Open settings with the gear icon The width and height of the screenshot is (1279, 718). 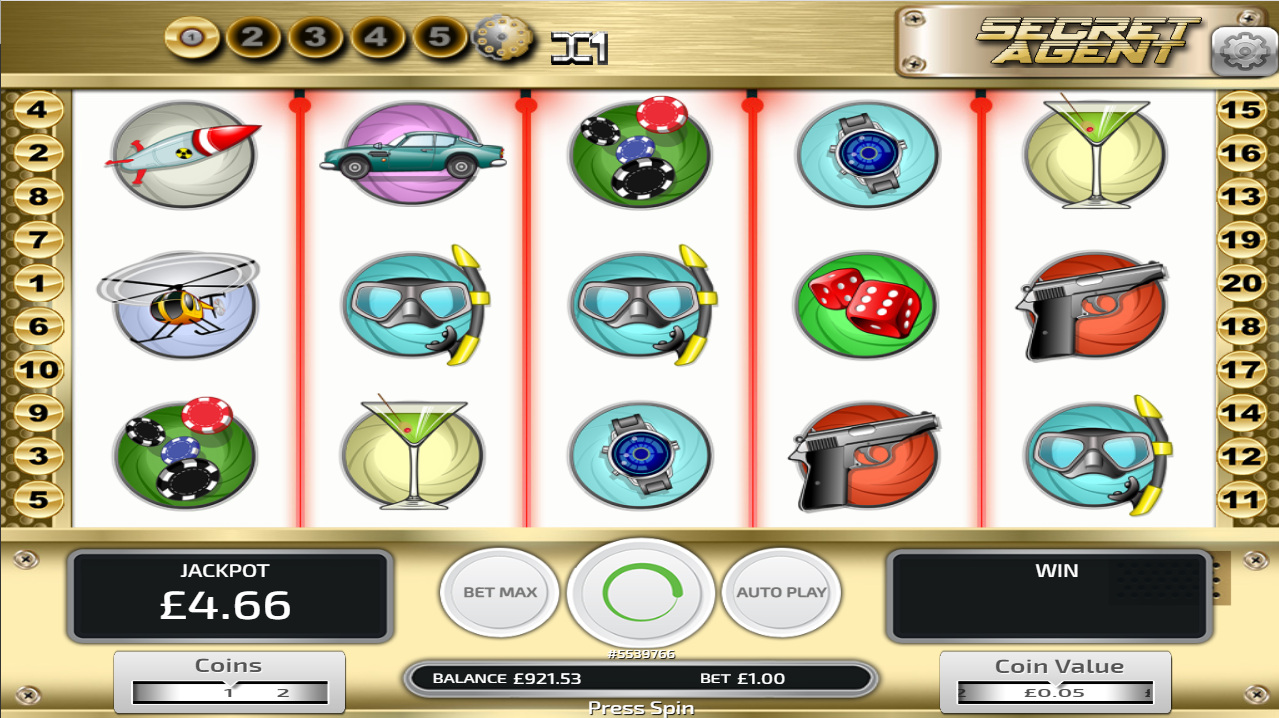[1243, 50]
